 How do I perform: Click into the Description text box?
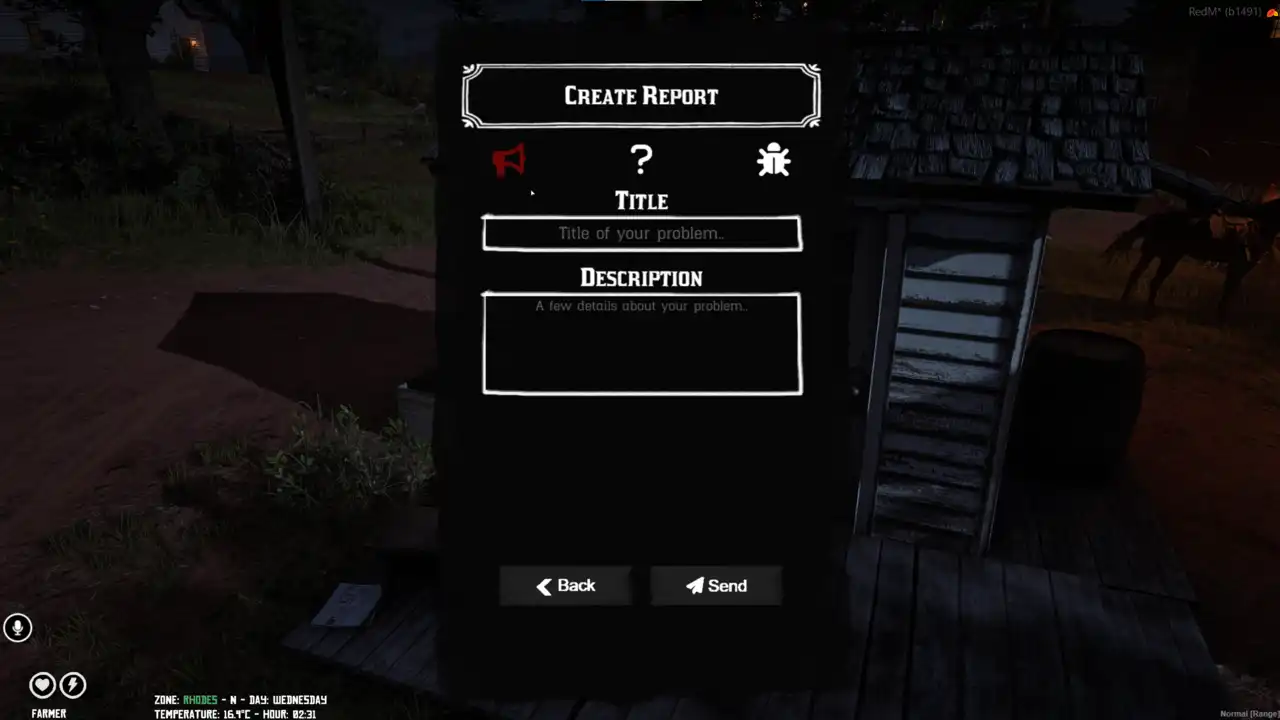click(641, 344)
